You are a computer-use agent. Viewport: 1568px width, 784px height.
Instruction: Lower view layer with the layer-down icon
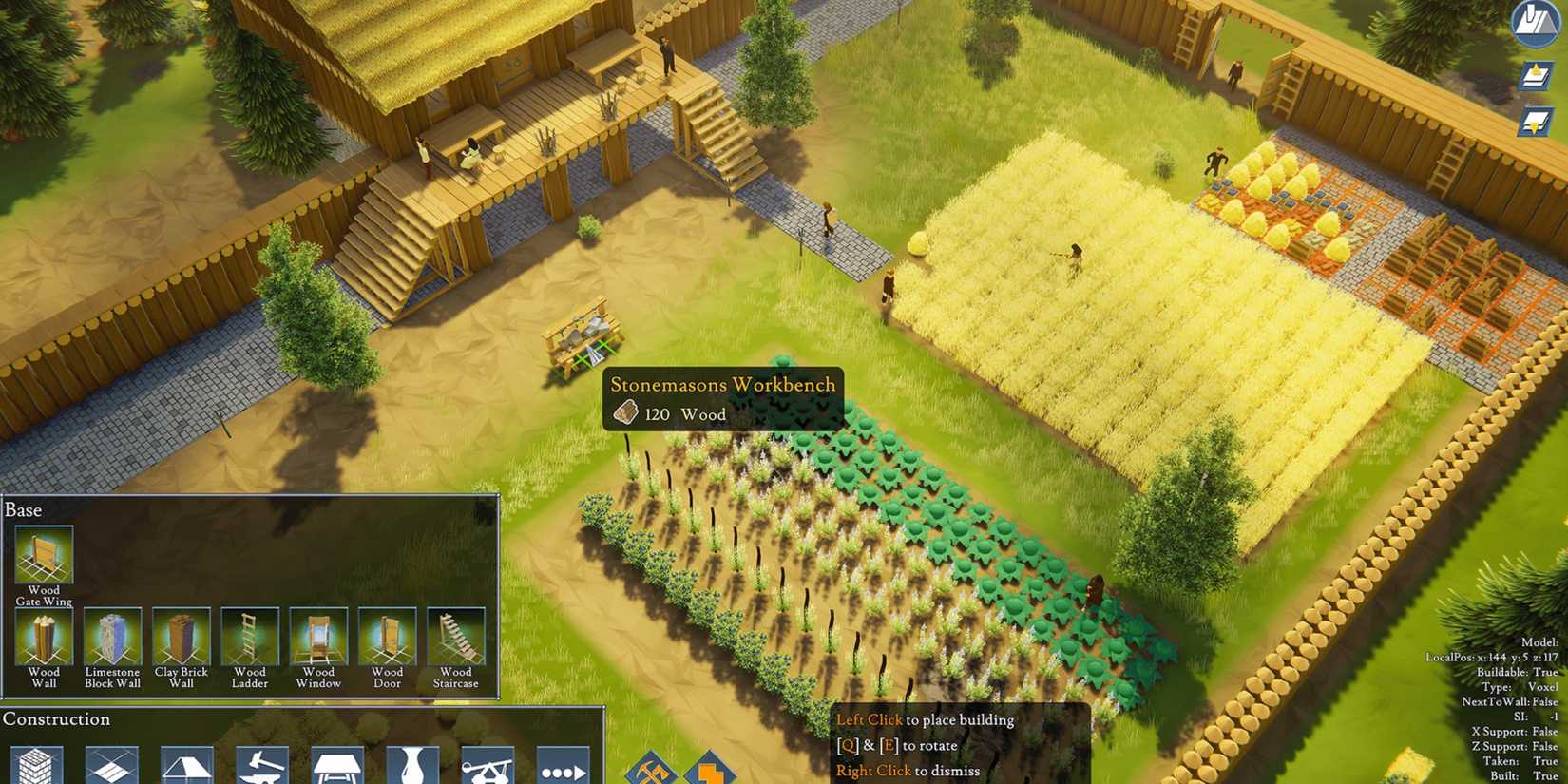[x=1536, y=118]
